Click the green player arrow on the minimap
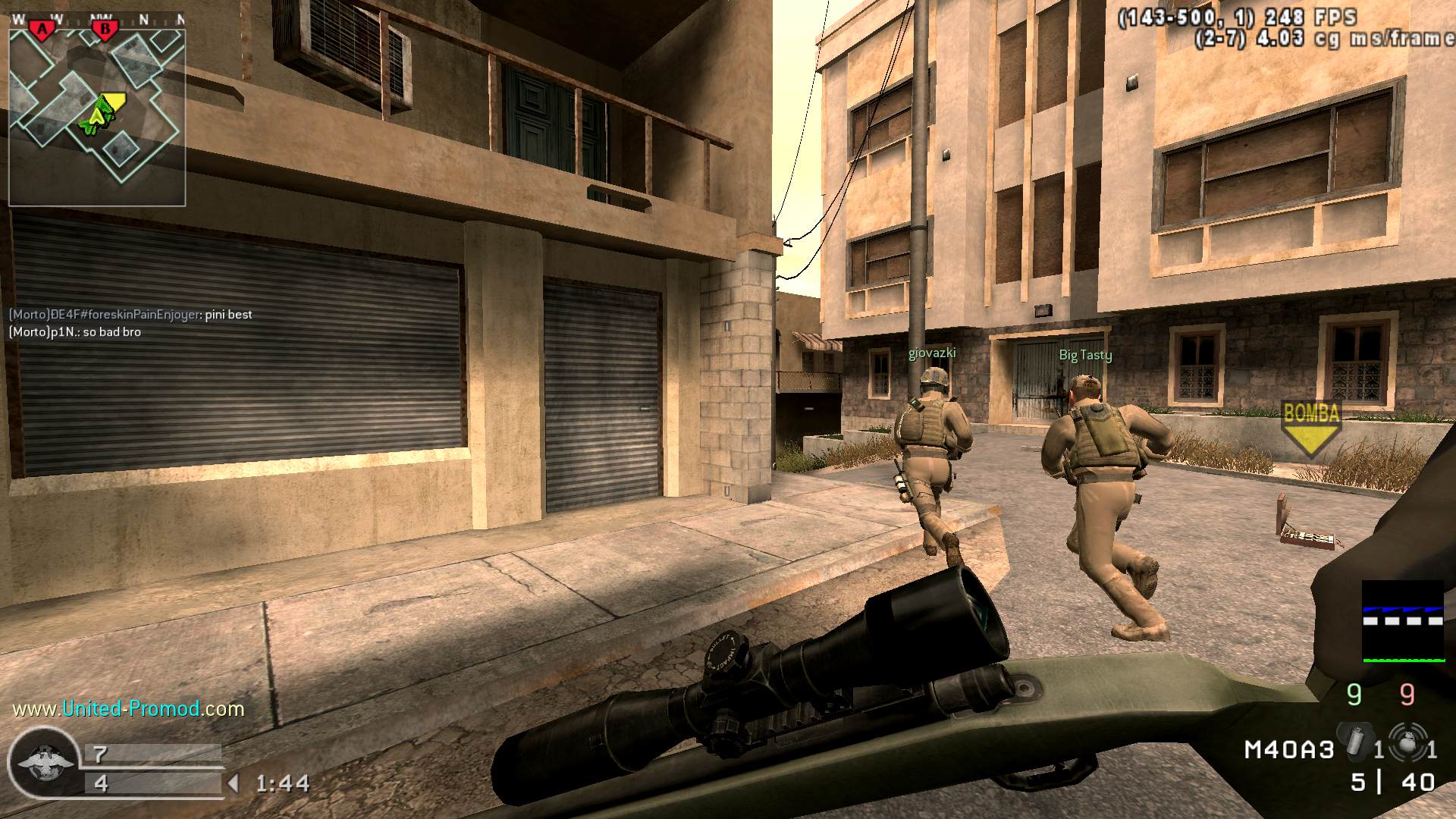Screen dimensions: 1456x819 click(x=96, y=116)
